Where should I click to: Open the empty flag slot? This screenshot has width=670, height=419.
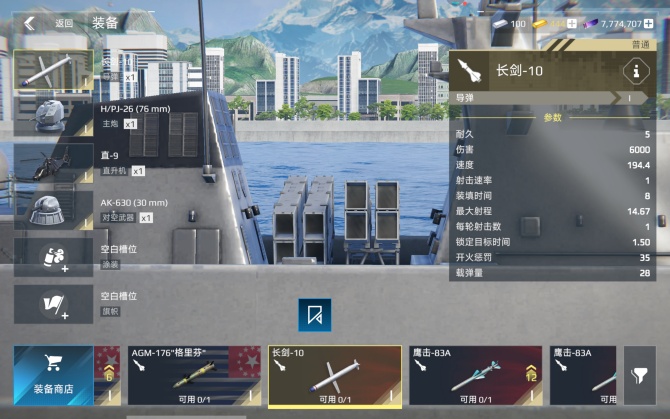(x=53, y=303)
